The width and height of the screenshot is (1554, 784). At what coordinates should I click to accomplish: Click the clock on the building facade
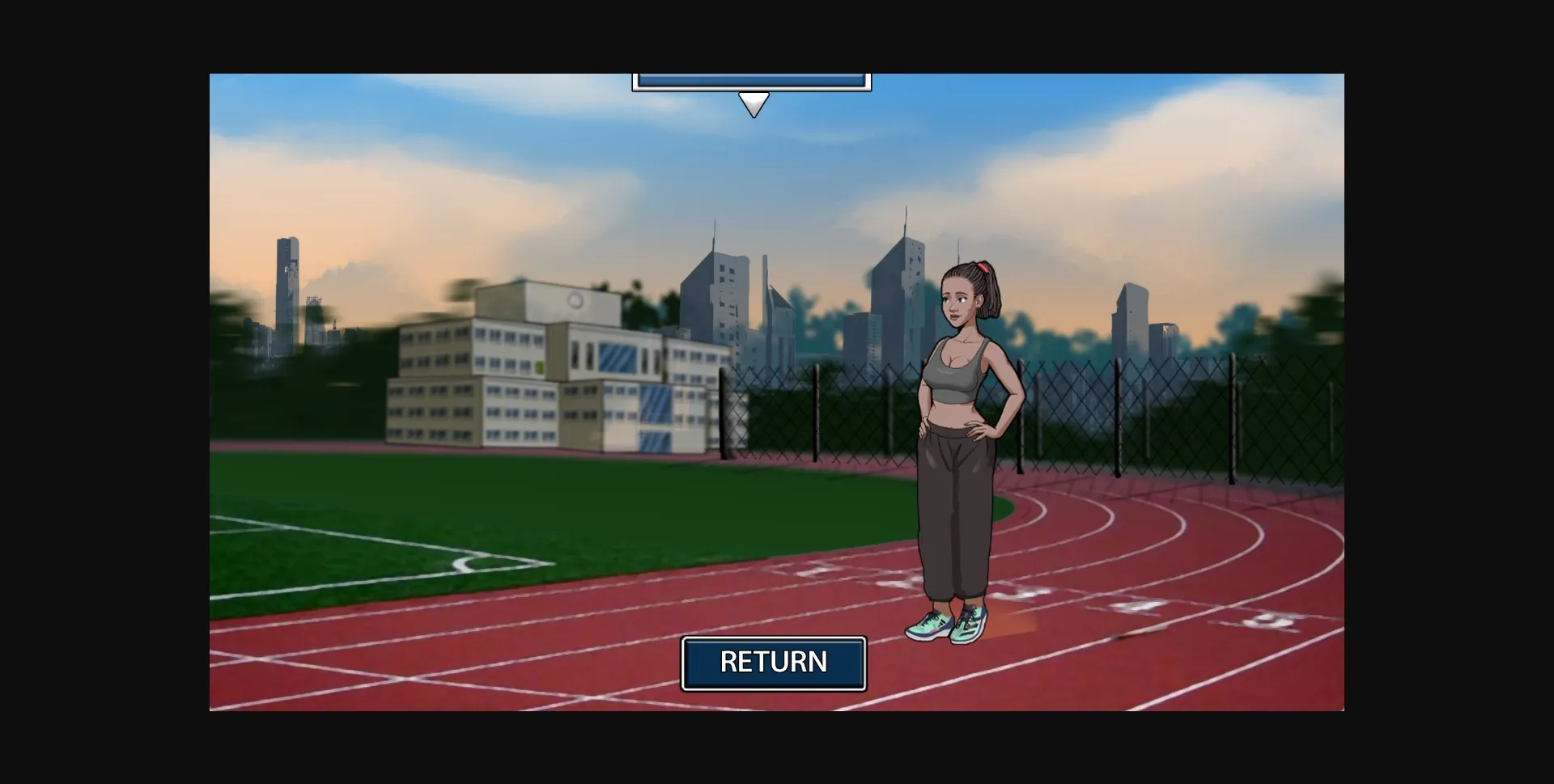(575, 302)
